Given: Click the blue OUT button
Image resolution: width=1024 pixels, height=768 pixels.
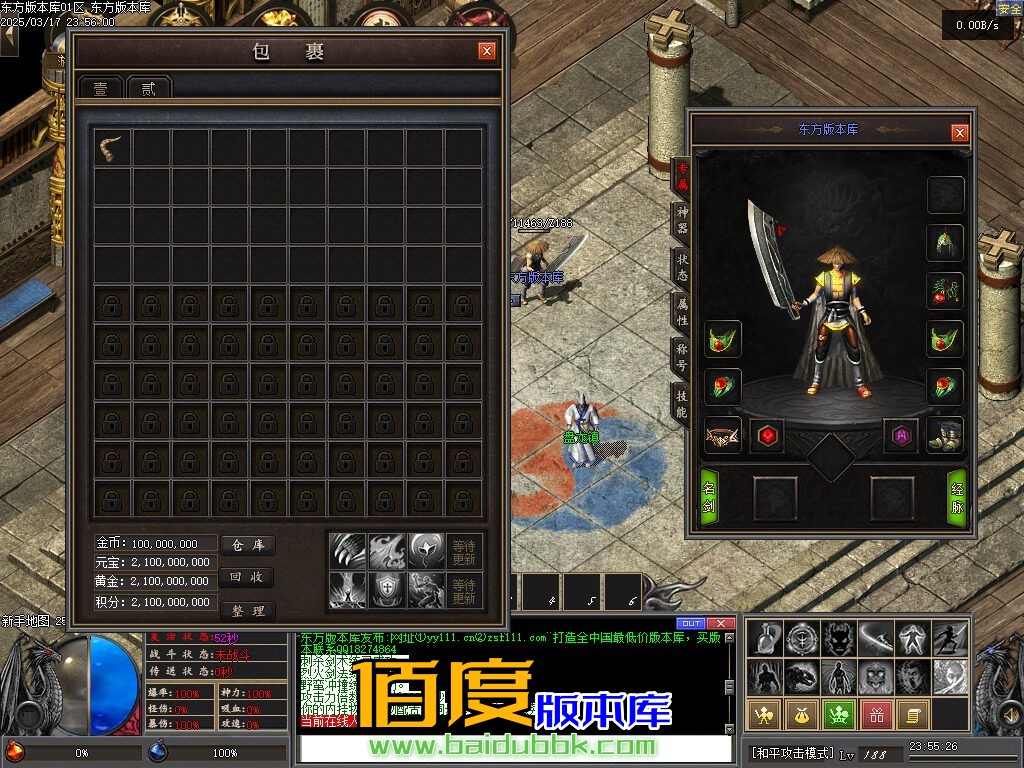Looking at the screenshot, I should (691, 623).
